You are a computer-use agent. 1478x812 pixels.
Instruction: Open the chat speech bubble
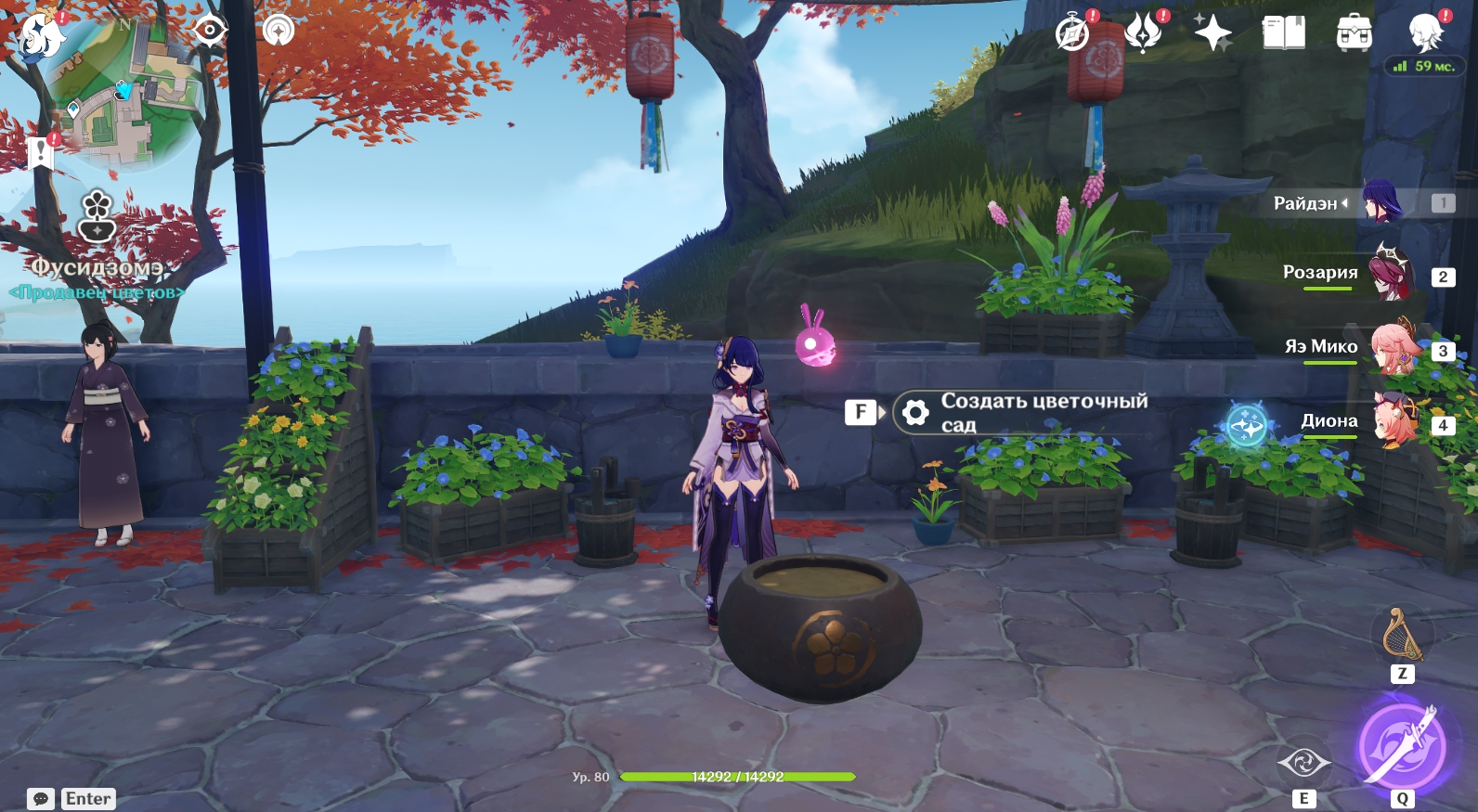(41, 799)
